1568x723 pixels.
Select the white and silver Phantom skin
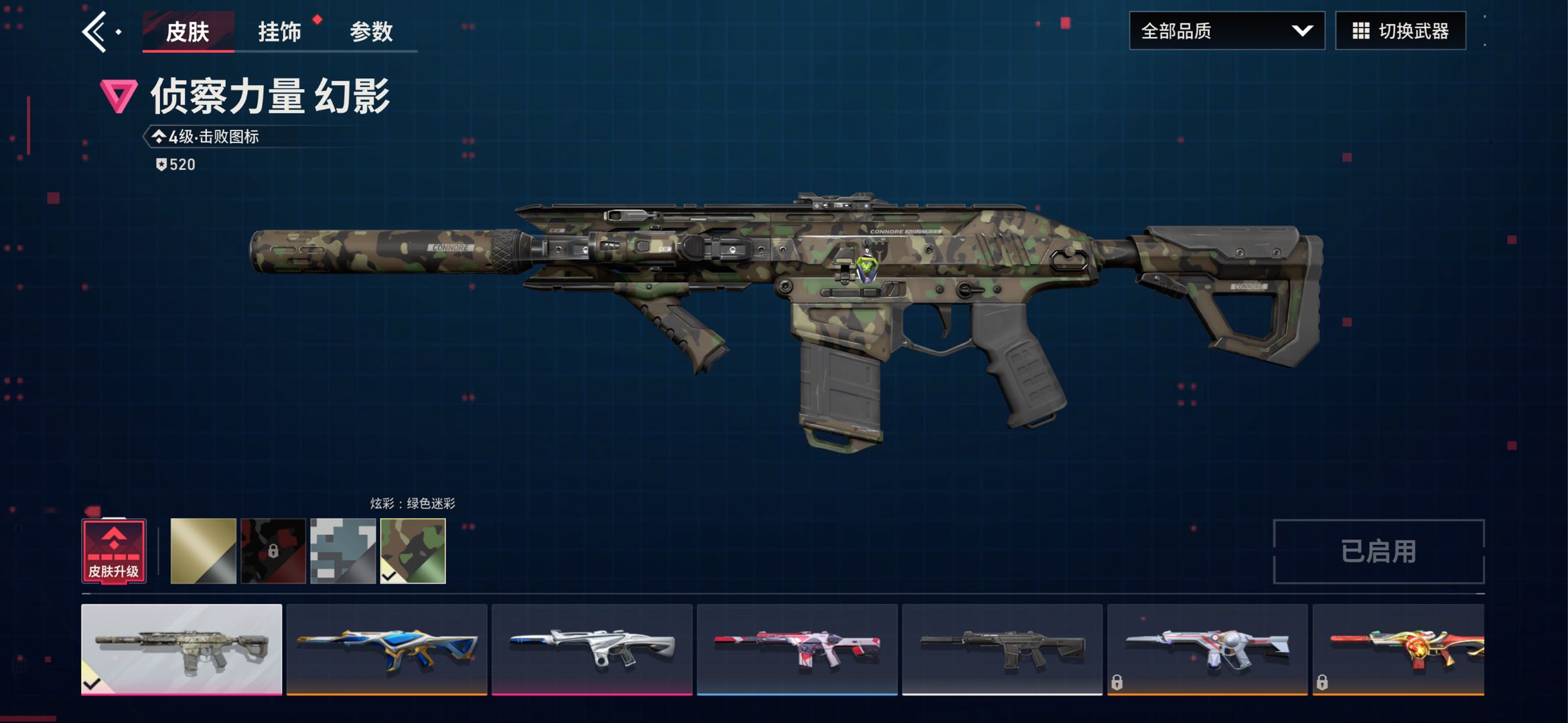pos(592,649)
